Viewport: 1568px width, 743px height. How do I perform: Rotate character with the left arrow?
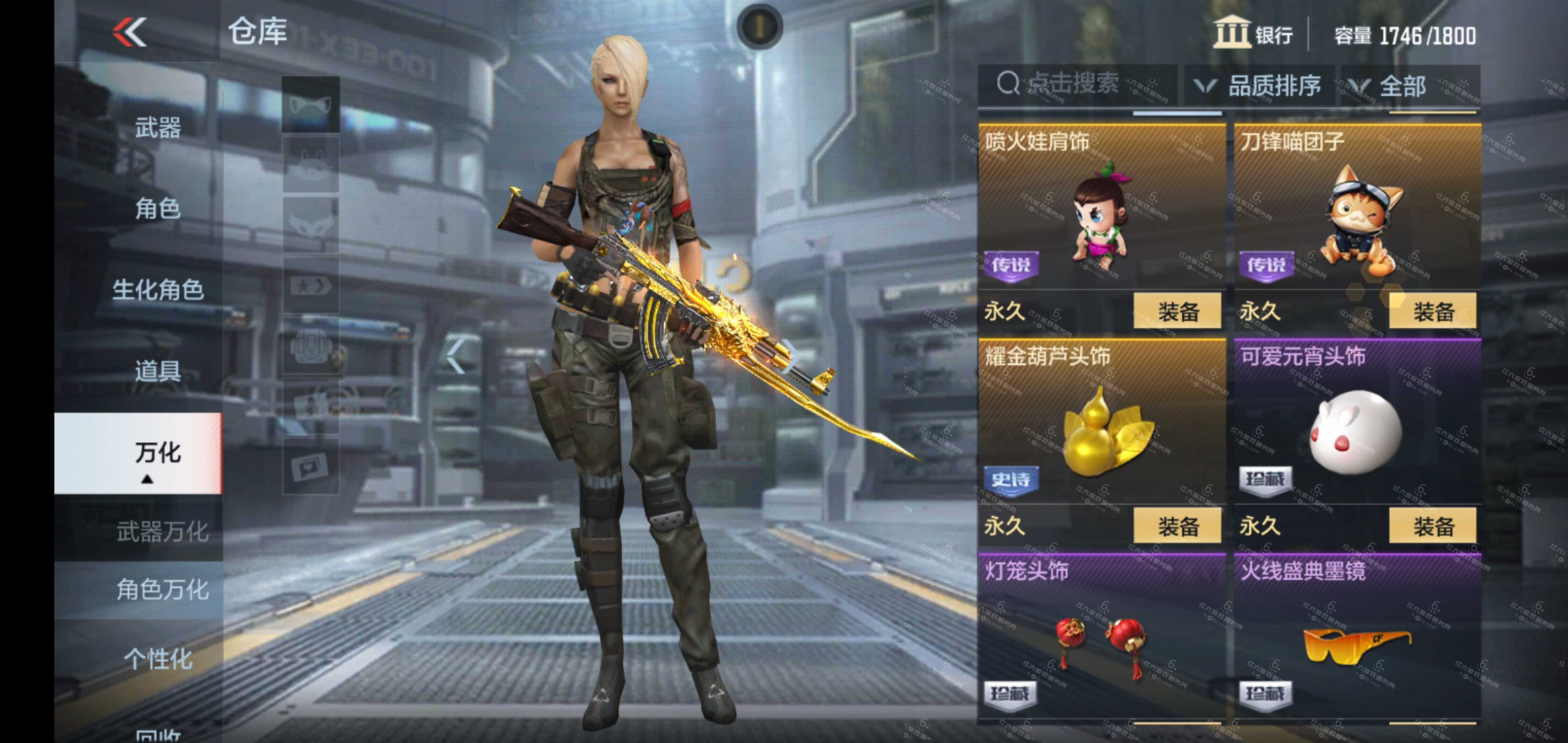(x=455, y=356)
